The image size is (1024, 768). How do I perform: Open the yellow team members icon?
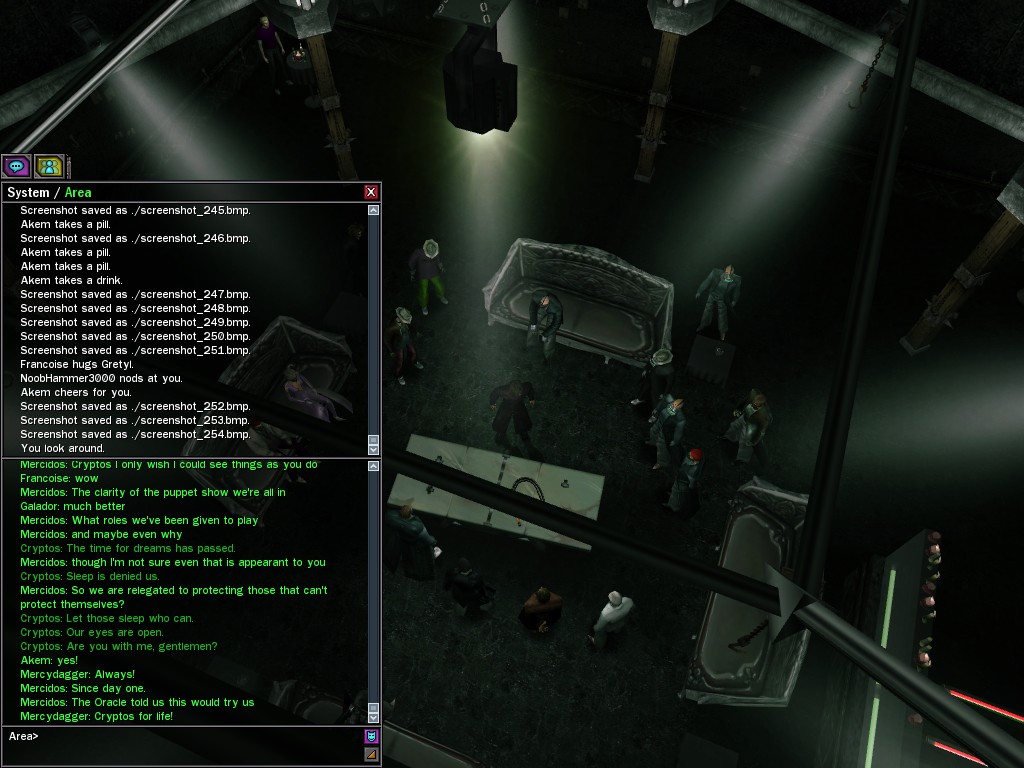48,166
